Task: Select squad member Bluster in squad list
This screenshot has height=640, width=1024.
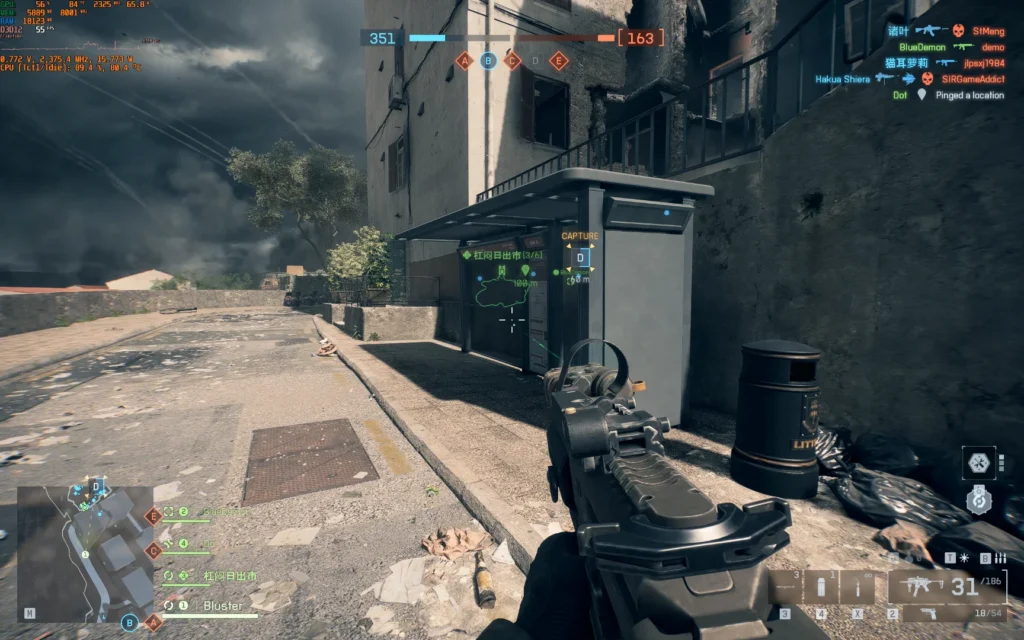Action: point(223,606)
